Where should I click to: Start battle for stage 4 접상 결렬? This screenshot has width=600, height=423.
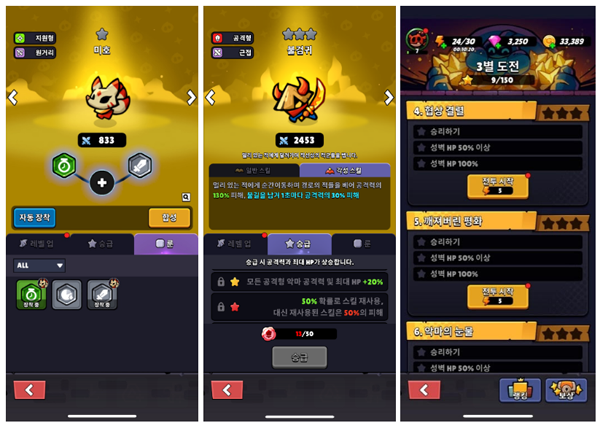(x=497, y=182)
